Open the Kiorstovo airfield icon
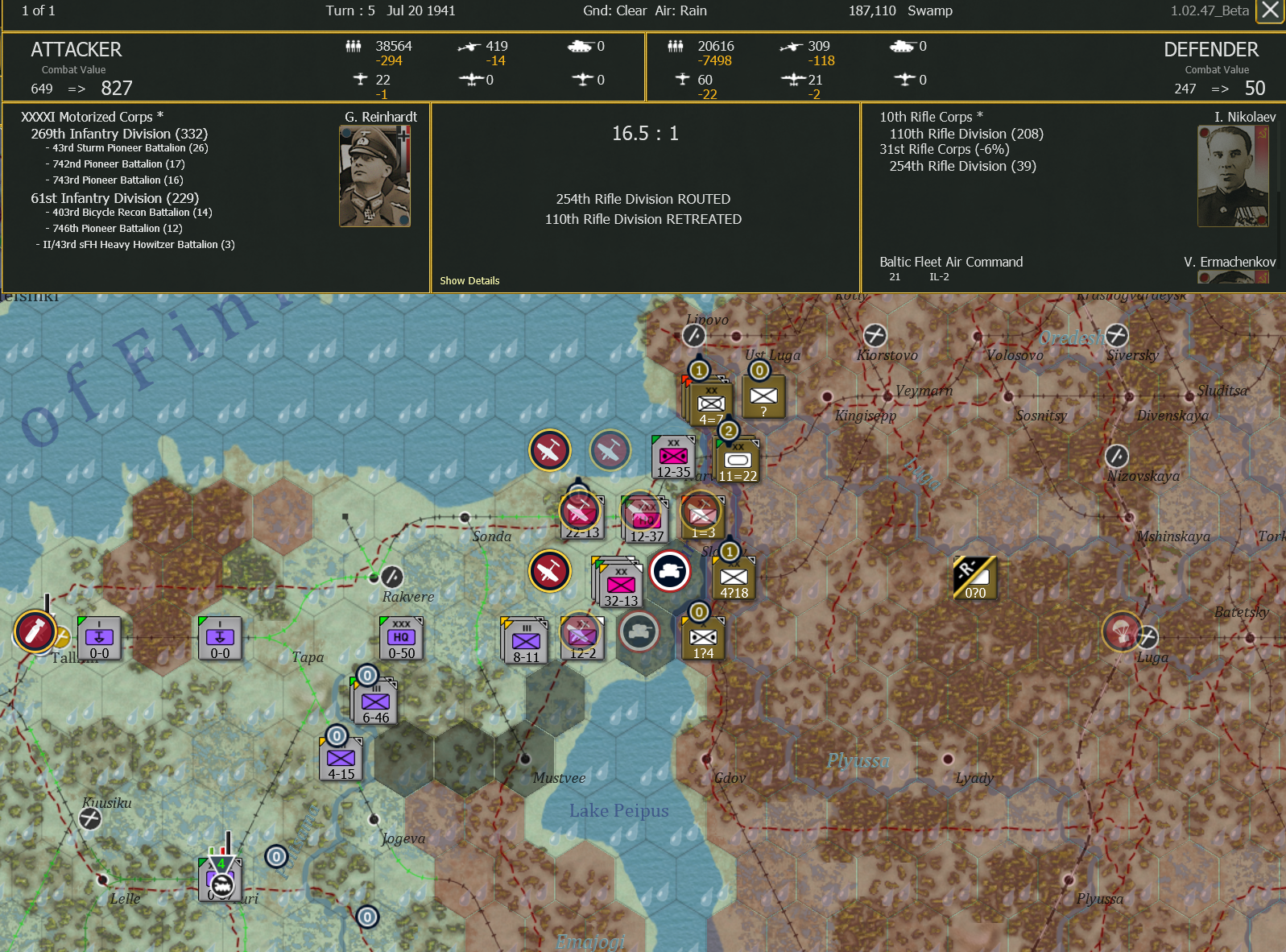The height and width of the screenshot is (952, 1286). 876,336
